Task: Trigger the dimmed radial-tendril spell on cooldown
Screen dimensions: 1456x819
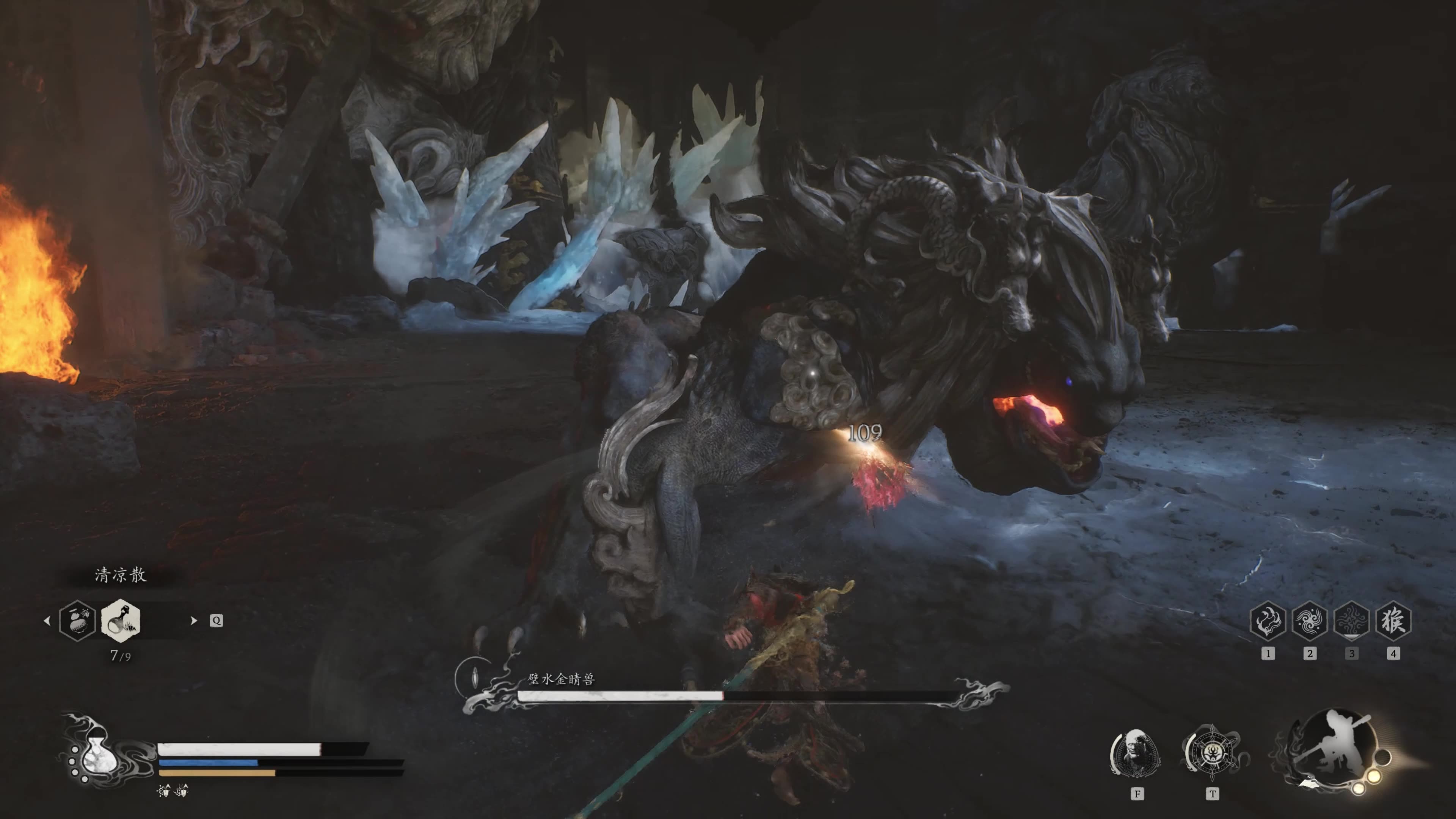Action: click(x=1351, y=621)
